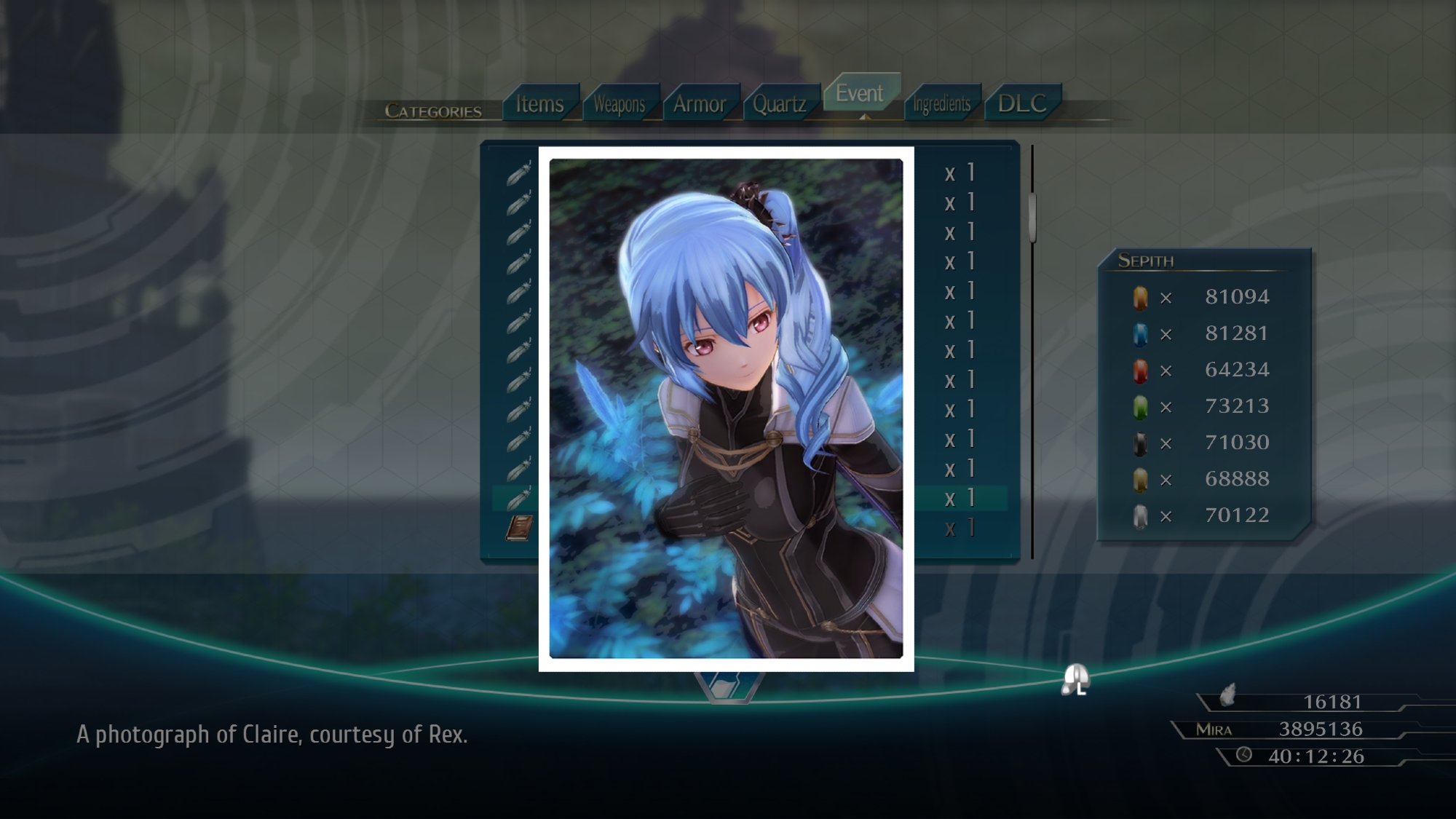Open the DLC tab
Viewport: 1456px width, 819px height.
[1022, 103]
